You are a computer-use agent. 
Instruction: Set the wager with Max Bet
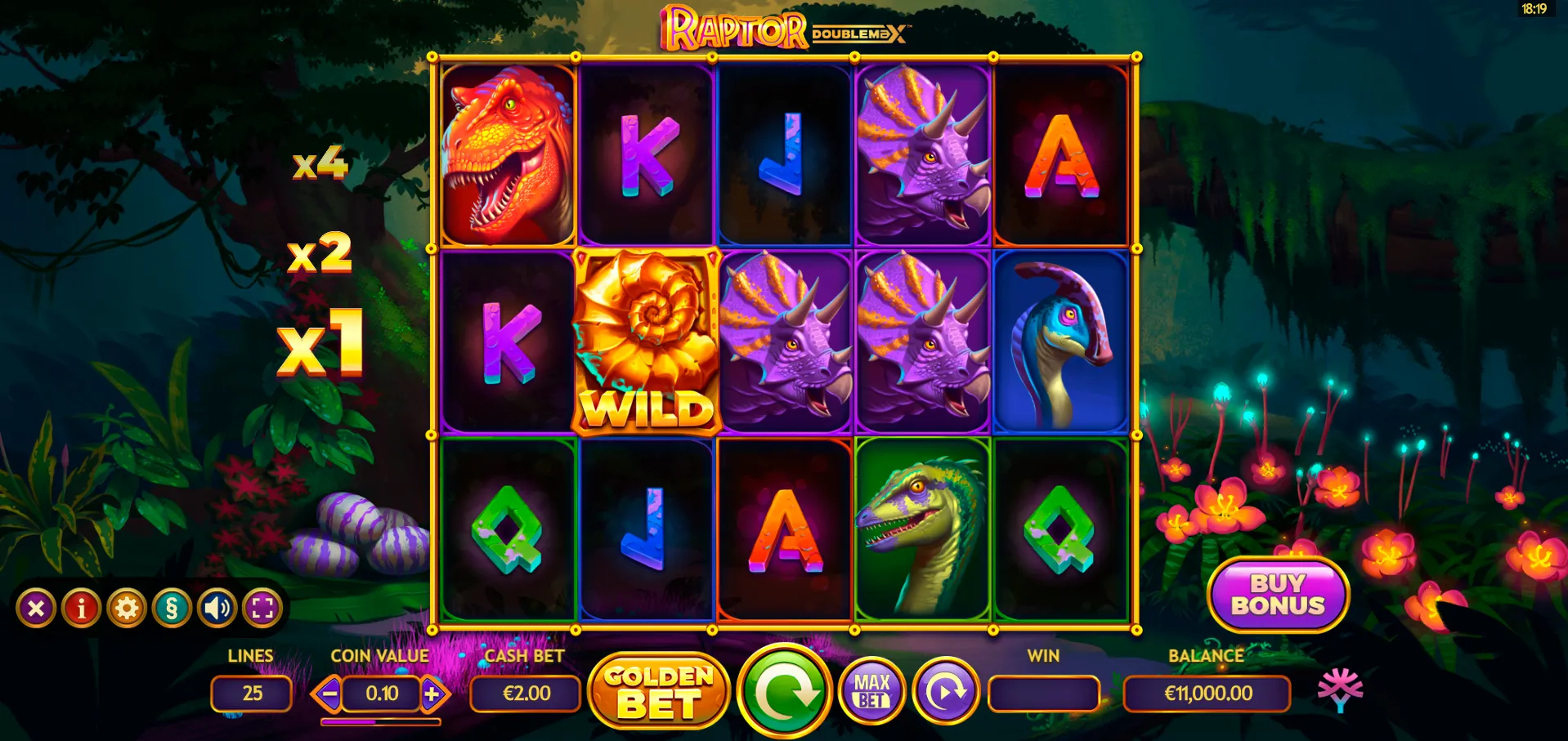(871, 692)
